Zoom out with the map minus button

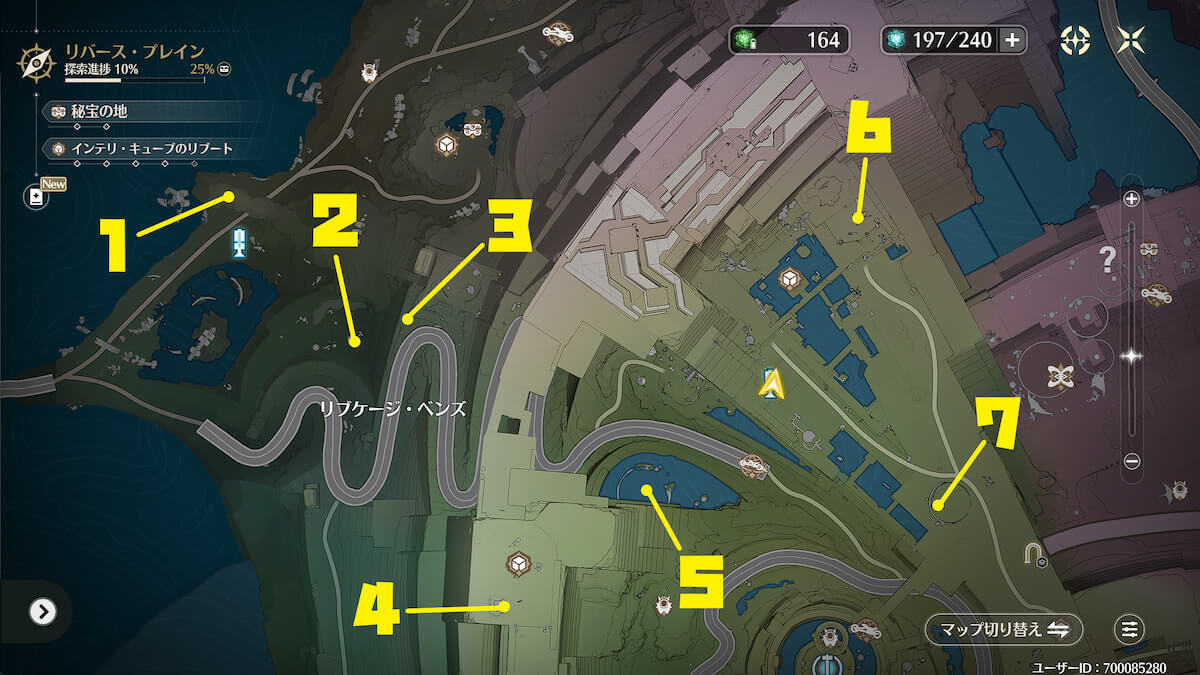(1132, 461)
